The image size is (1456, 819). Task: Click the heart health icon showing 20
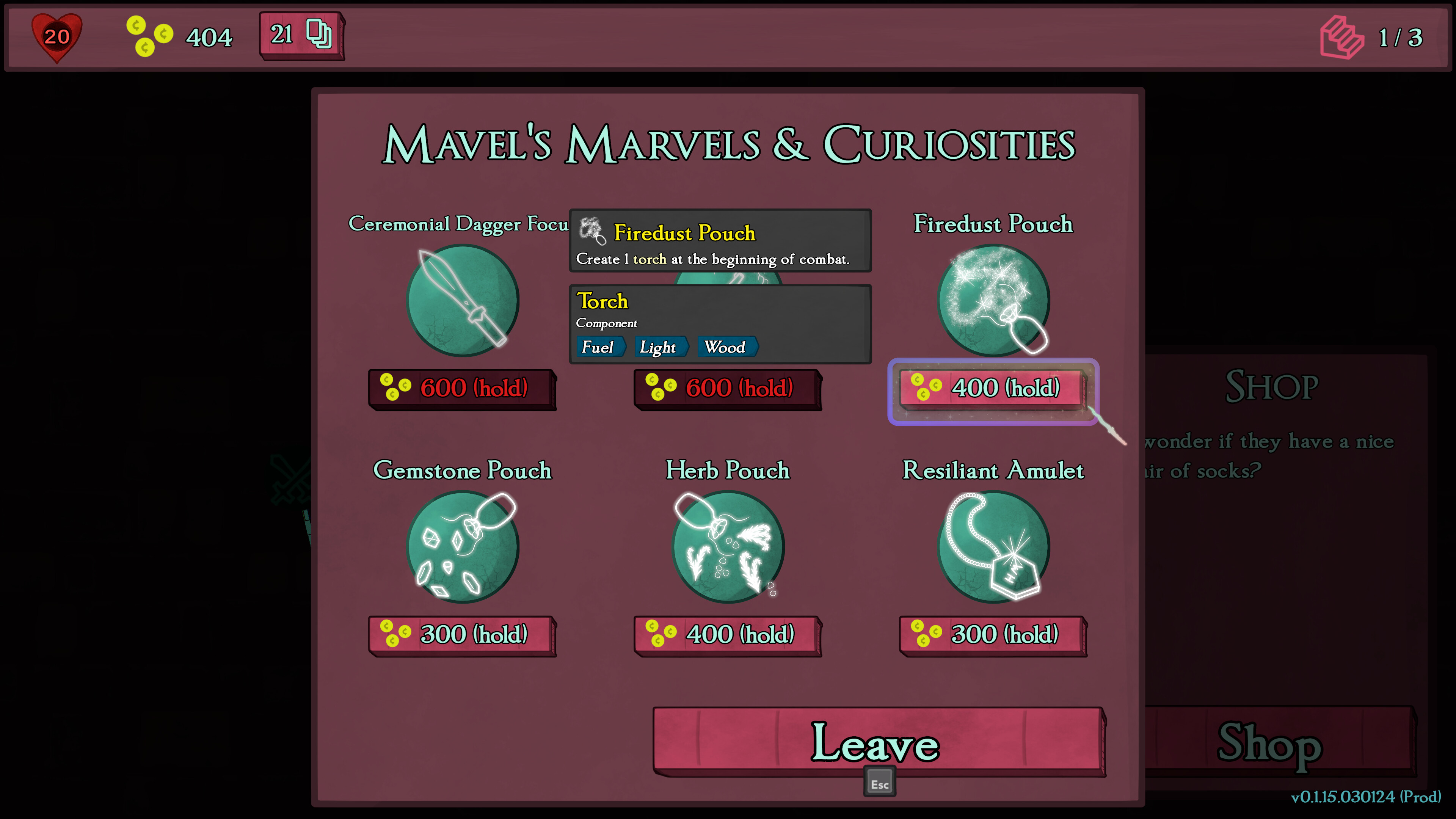coord(56,37)
